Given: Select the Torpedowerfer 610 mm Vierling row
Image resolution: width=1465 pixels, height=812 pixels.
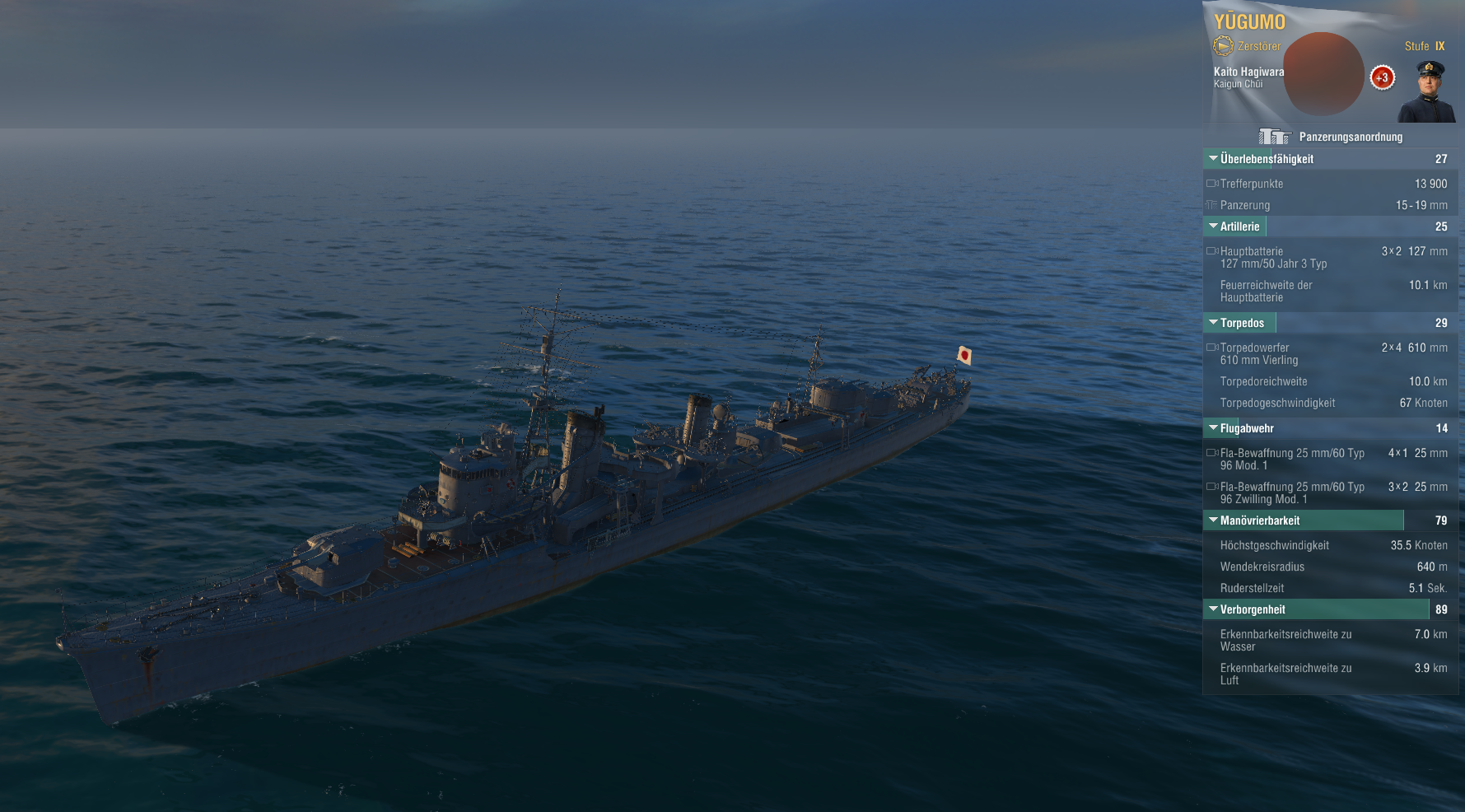Looking at the screenshot, I should coord(1330,353).
